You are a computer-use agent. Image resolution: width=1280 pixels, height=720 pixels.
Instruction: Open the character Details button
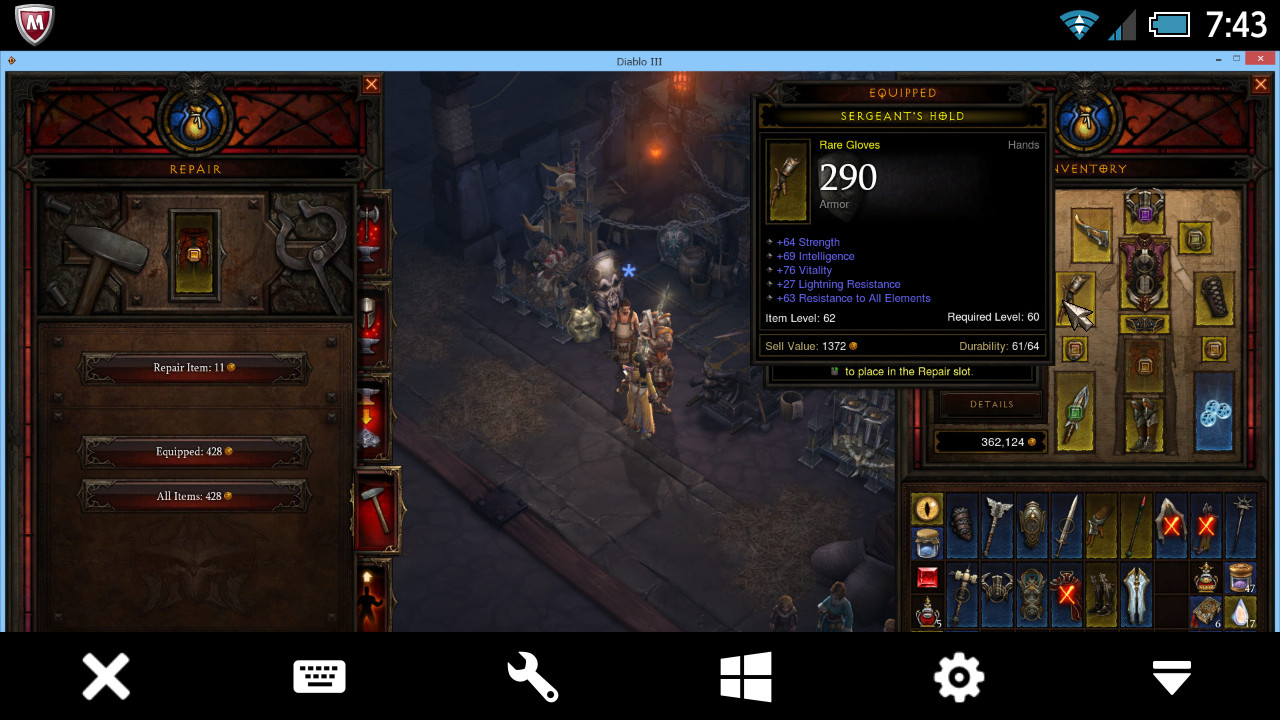991,404
